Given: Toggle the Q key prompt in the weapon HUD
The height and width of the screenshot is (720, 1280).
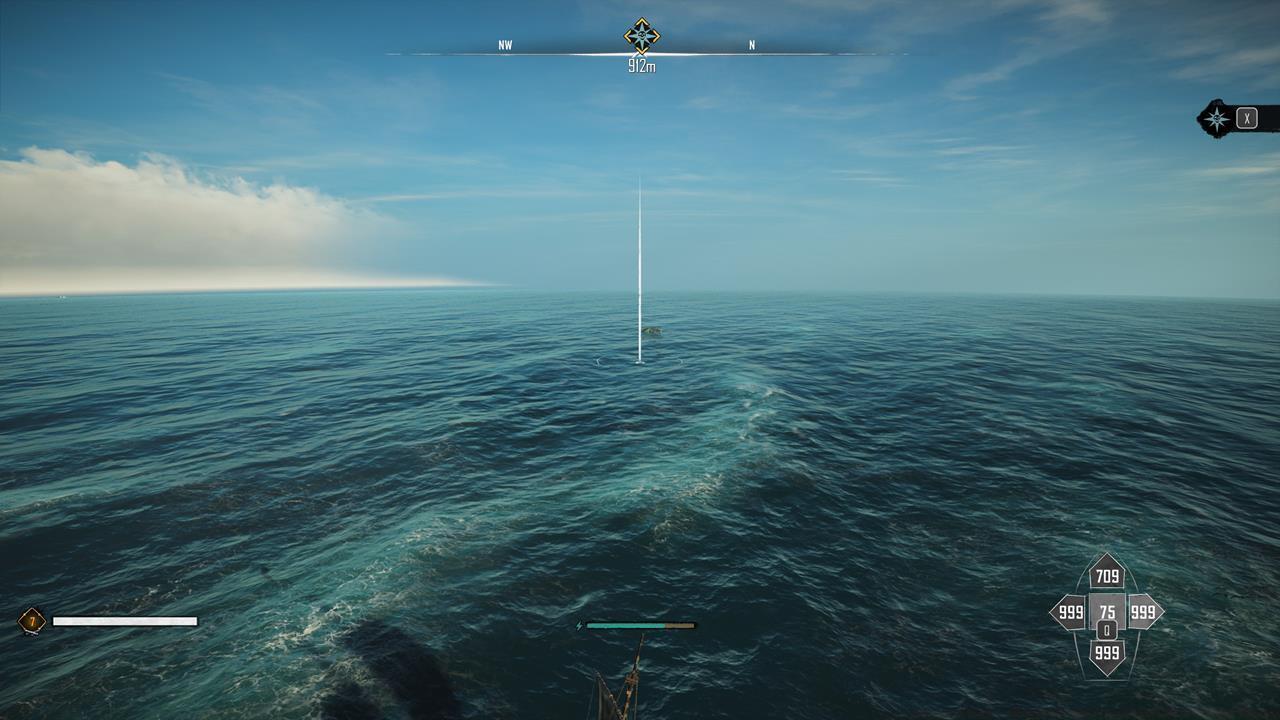Looking at the screenshot, I should pyautogui.click(x=1107, y=629).
